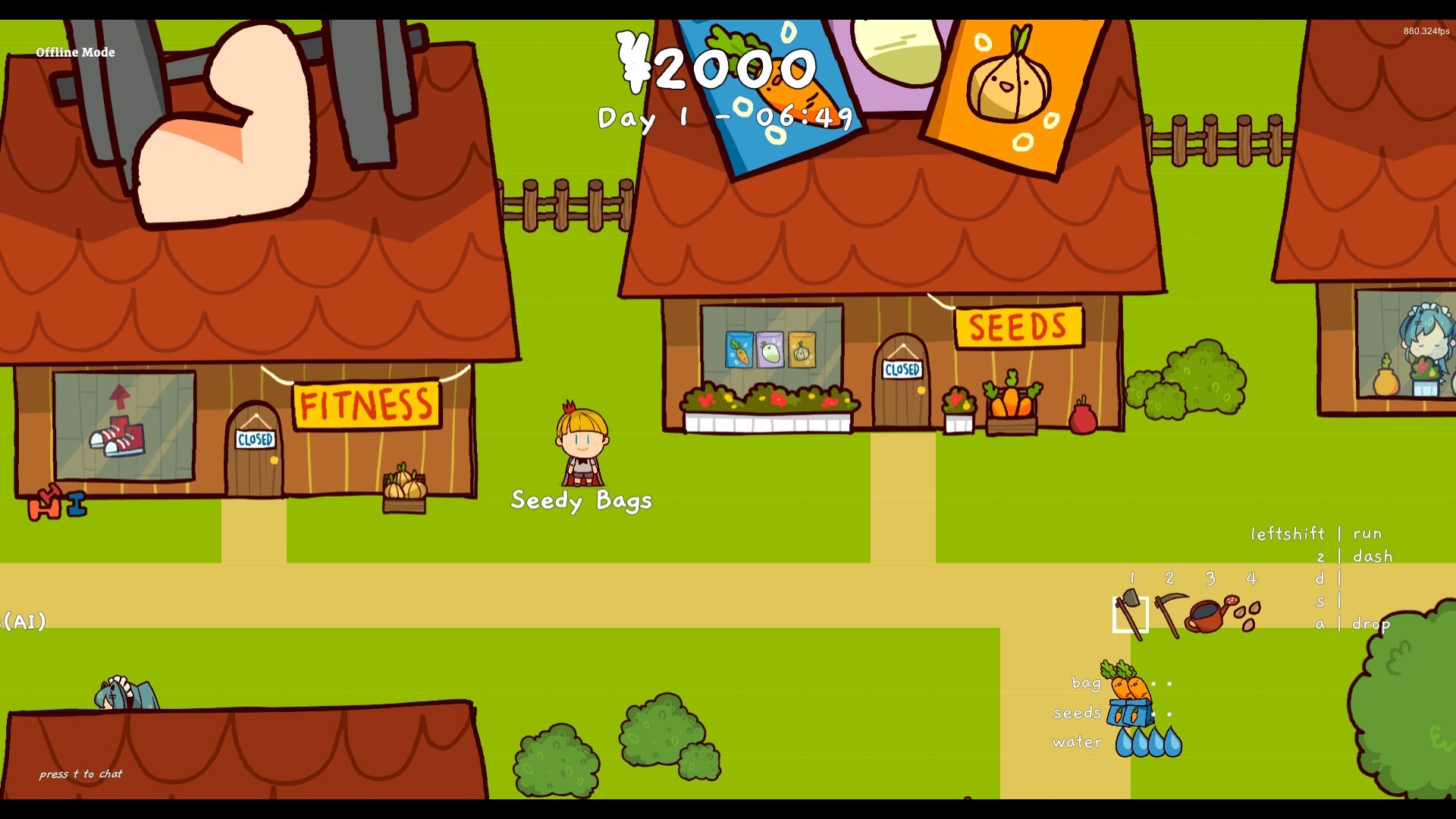Flip the CLOSED sign on the seed shop door
This screenshot has width=1456, height=819.
(903, 371)
